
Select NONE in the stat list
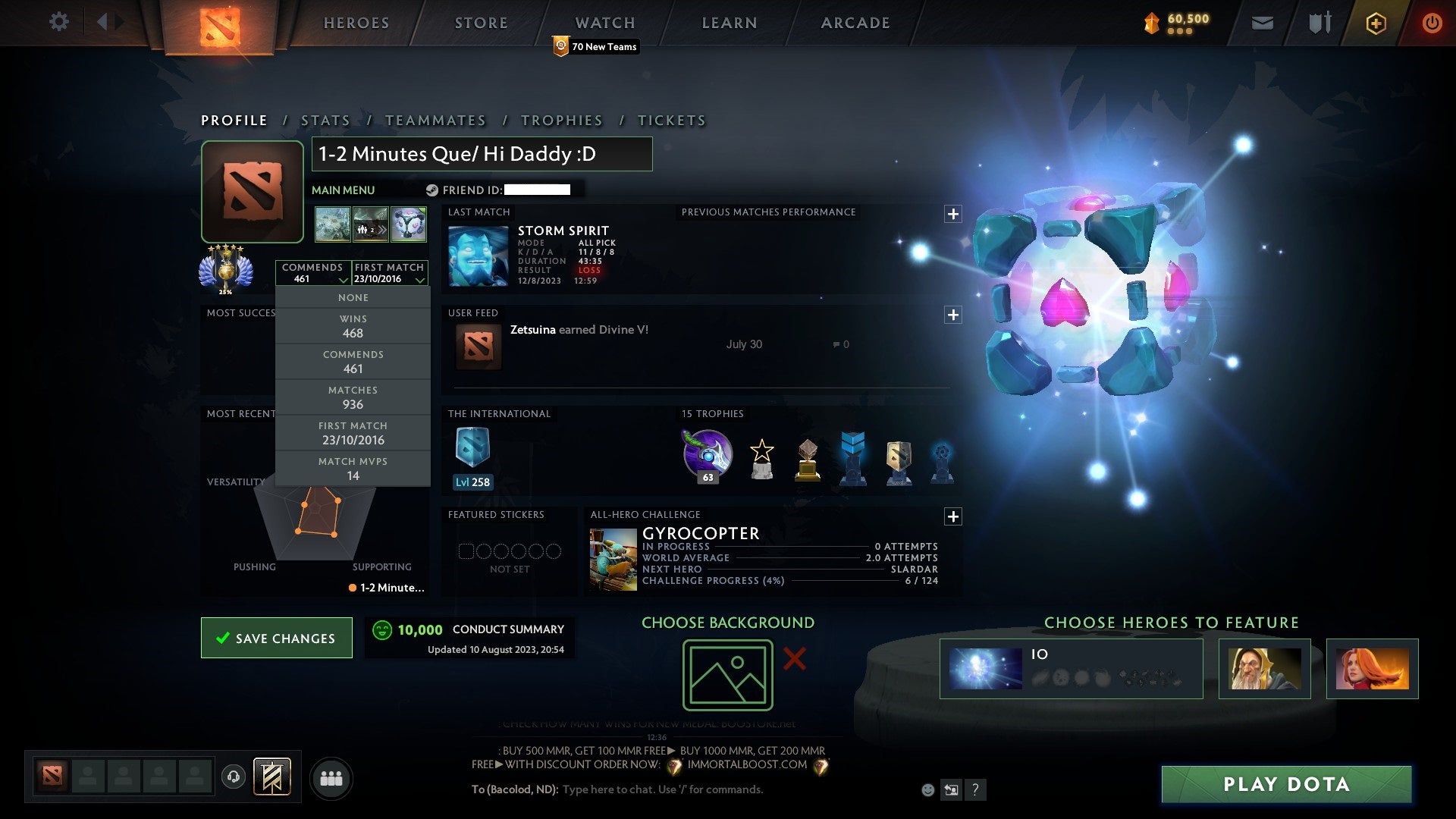tap(353, 297)
